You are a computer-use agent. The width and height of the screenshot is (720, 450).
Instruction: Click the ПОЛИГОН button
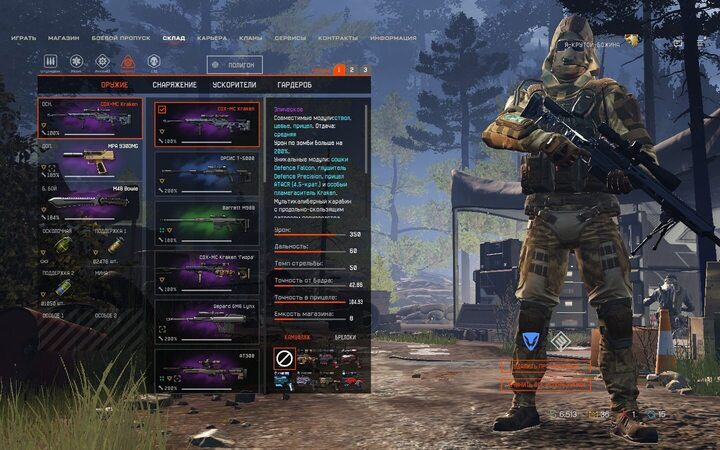[x=234, y=65]
